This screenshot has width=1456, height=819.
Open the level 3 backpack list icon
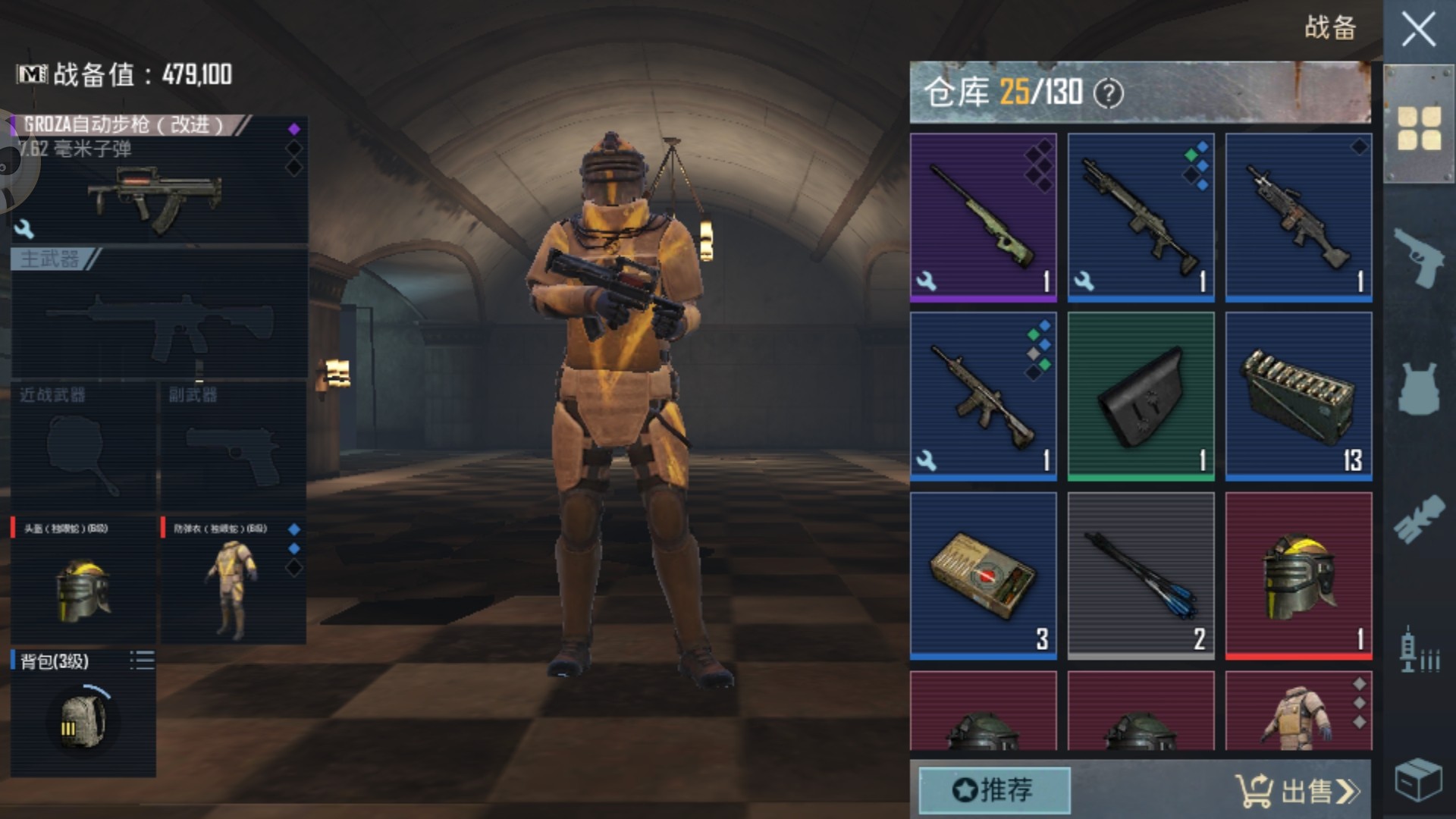click(142, 661)
